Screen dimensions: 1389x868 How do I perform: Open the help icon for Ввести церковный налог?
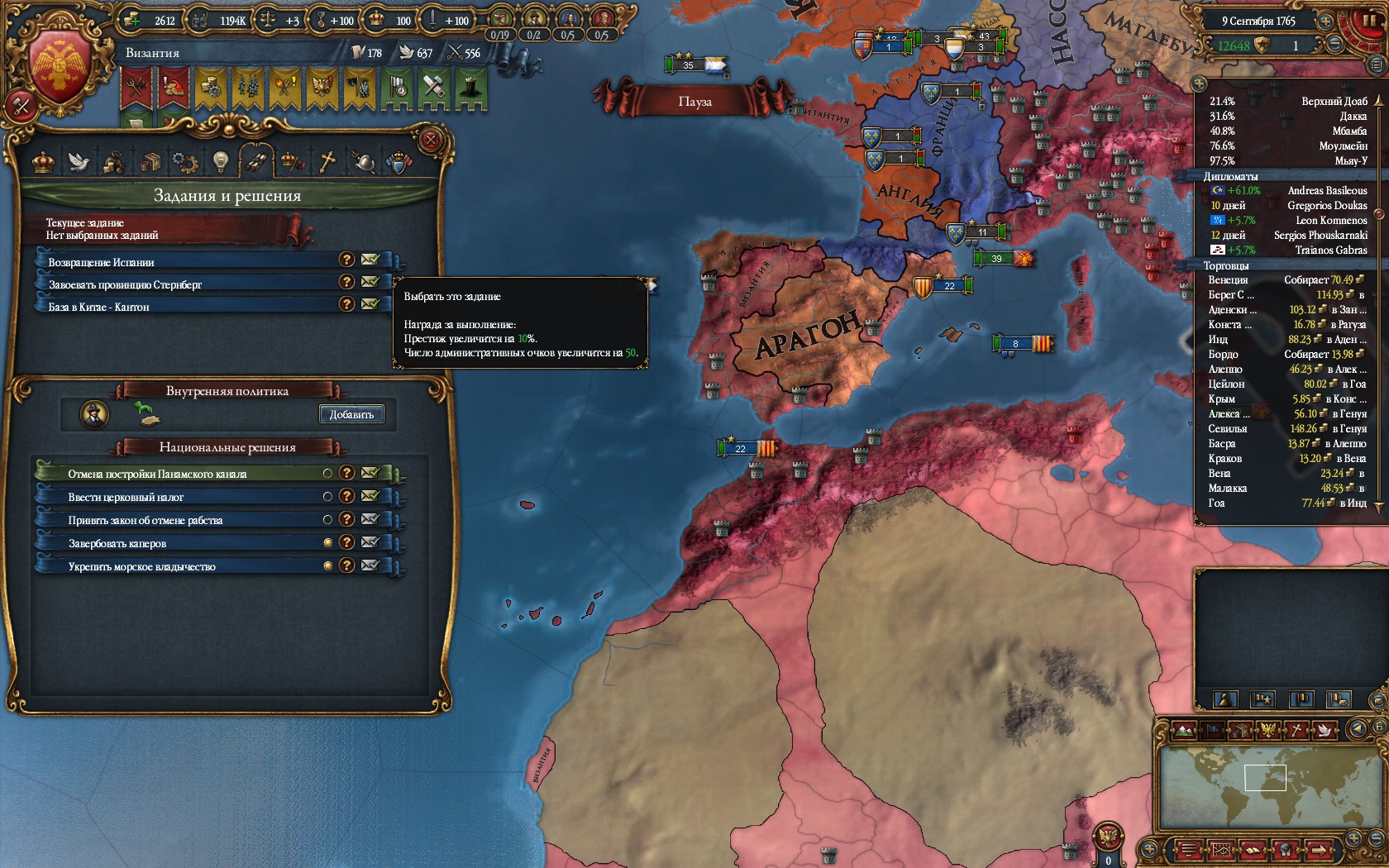click(347, 496)
